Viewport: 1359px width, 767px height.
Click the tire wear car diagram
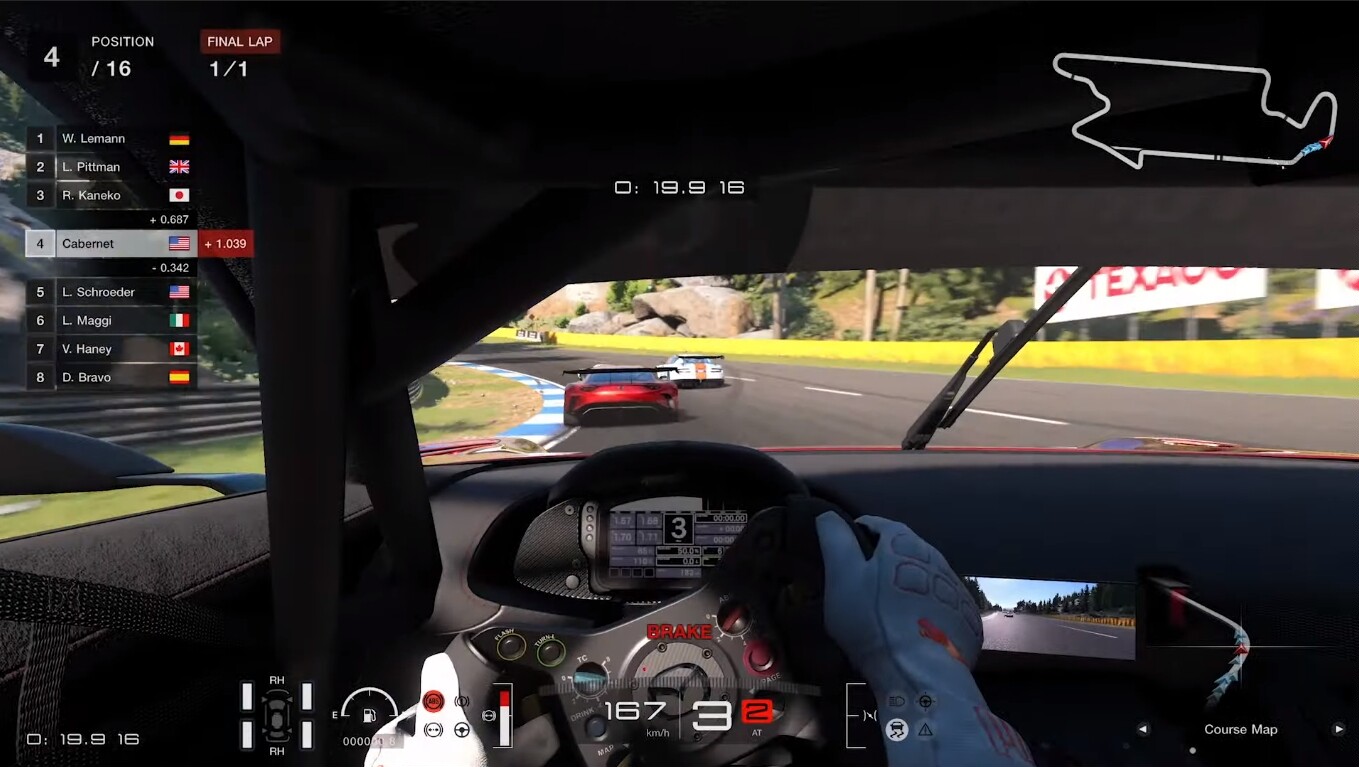point(277,715)
